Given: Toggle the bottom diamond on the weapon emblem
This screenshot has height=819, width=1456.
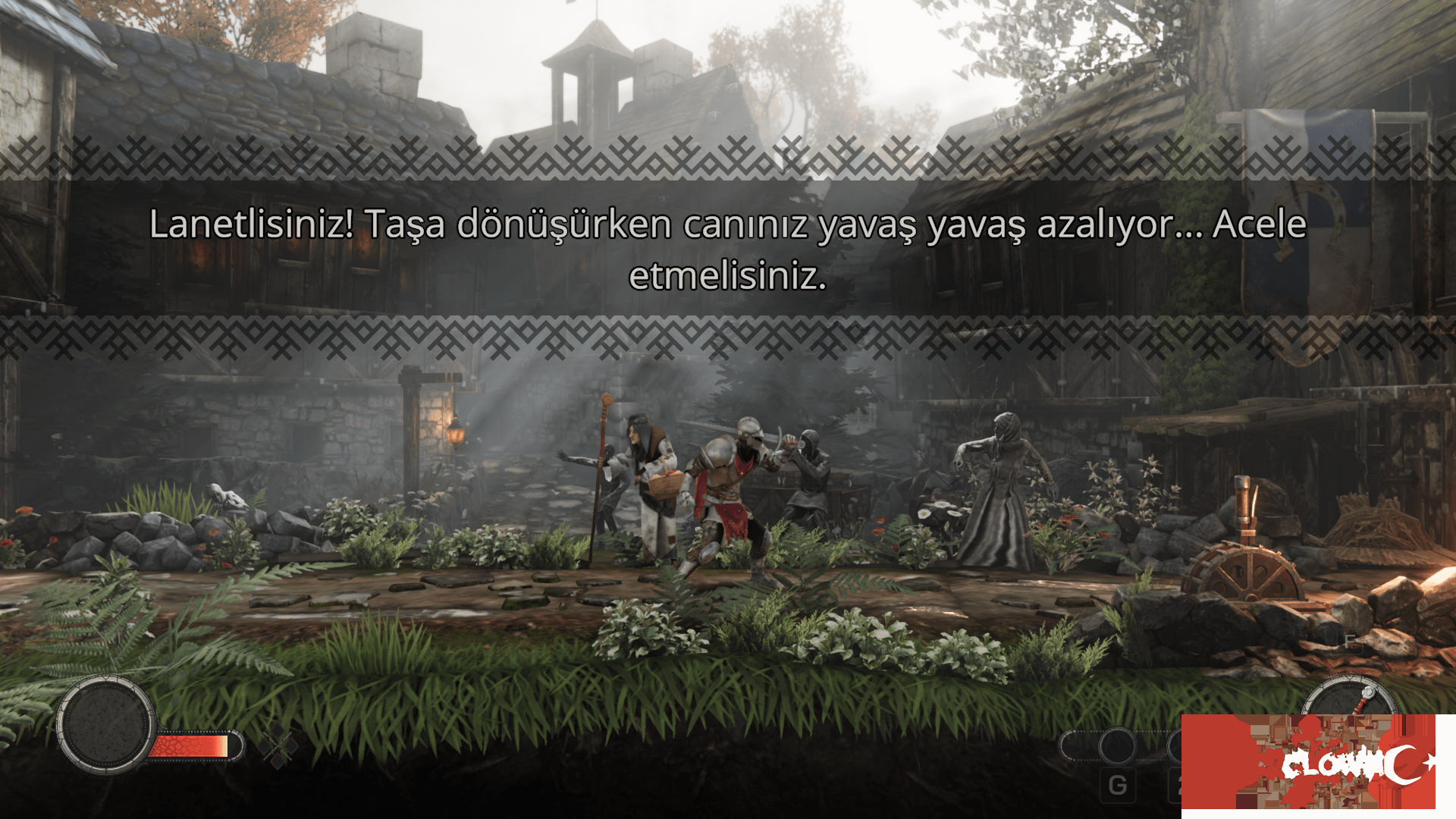Looking at the screenshot, I should point(278,763).
